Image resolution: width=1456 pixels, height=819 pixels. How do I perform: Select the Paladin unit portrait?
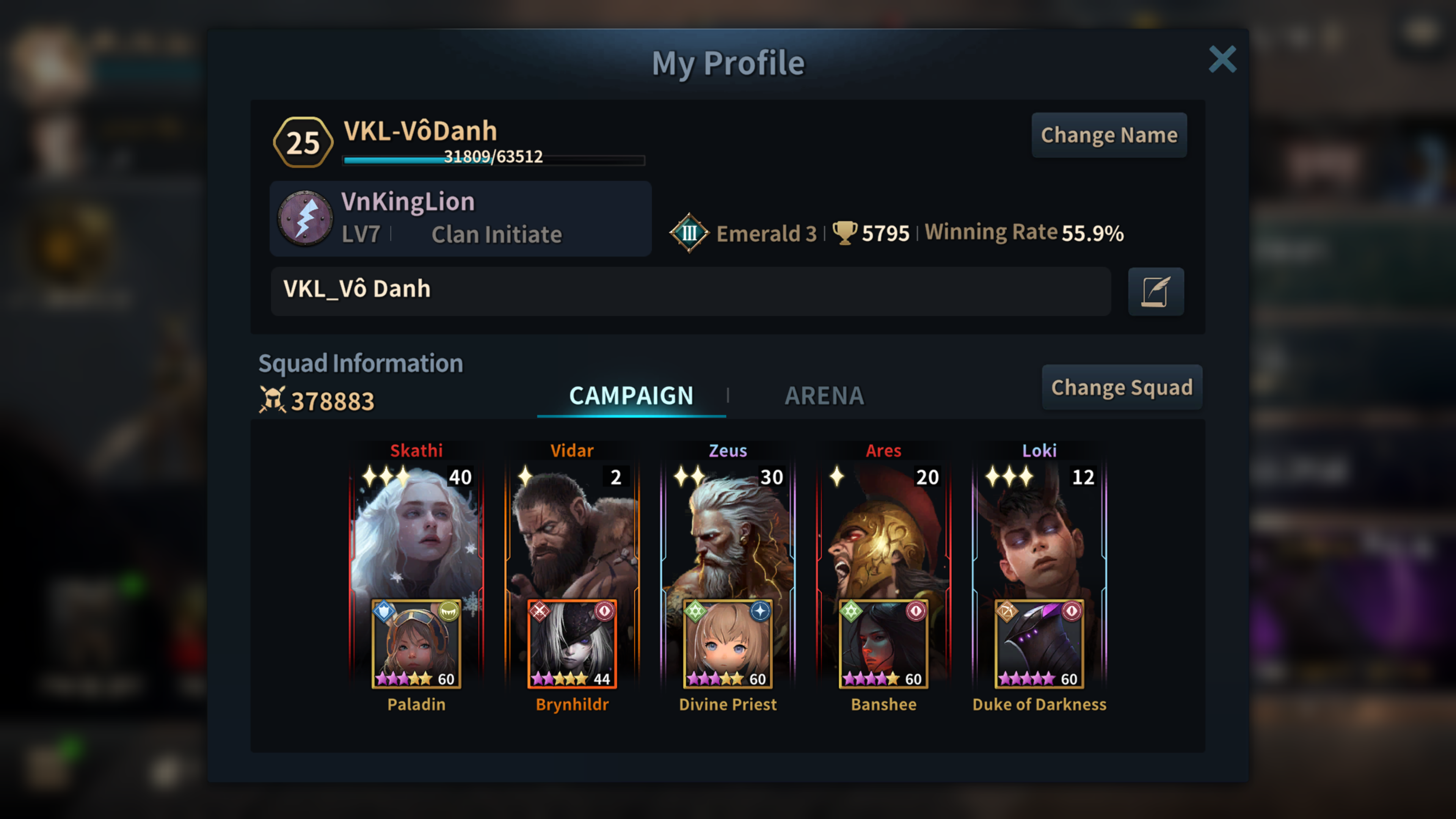(x=416, y=643)
